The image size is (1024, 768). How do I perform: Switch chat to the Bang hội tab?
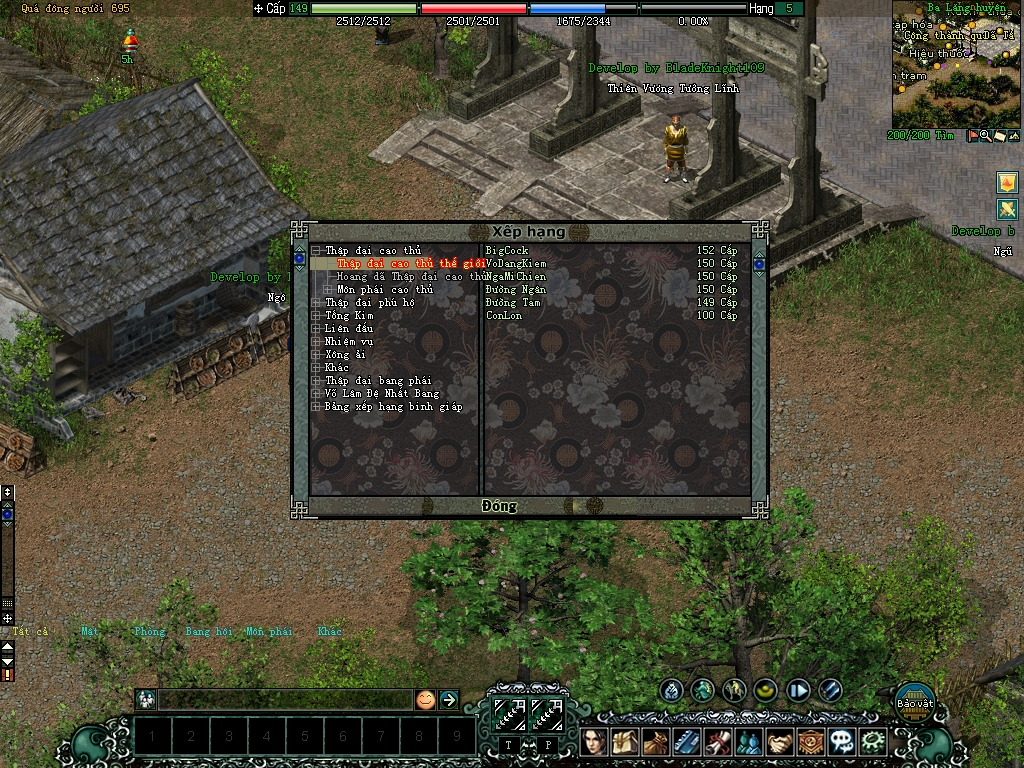click(208, 632)
